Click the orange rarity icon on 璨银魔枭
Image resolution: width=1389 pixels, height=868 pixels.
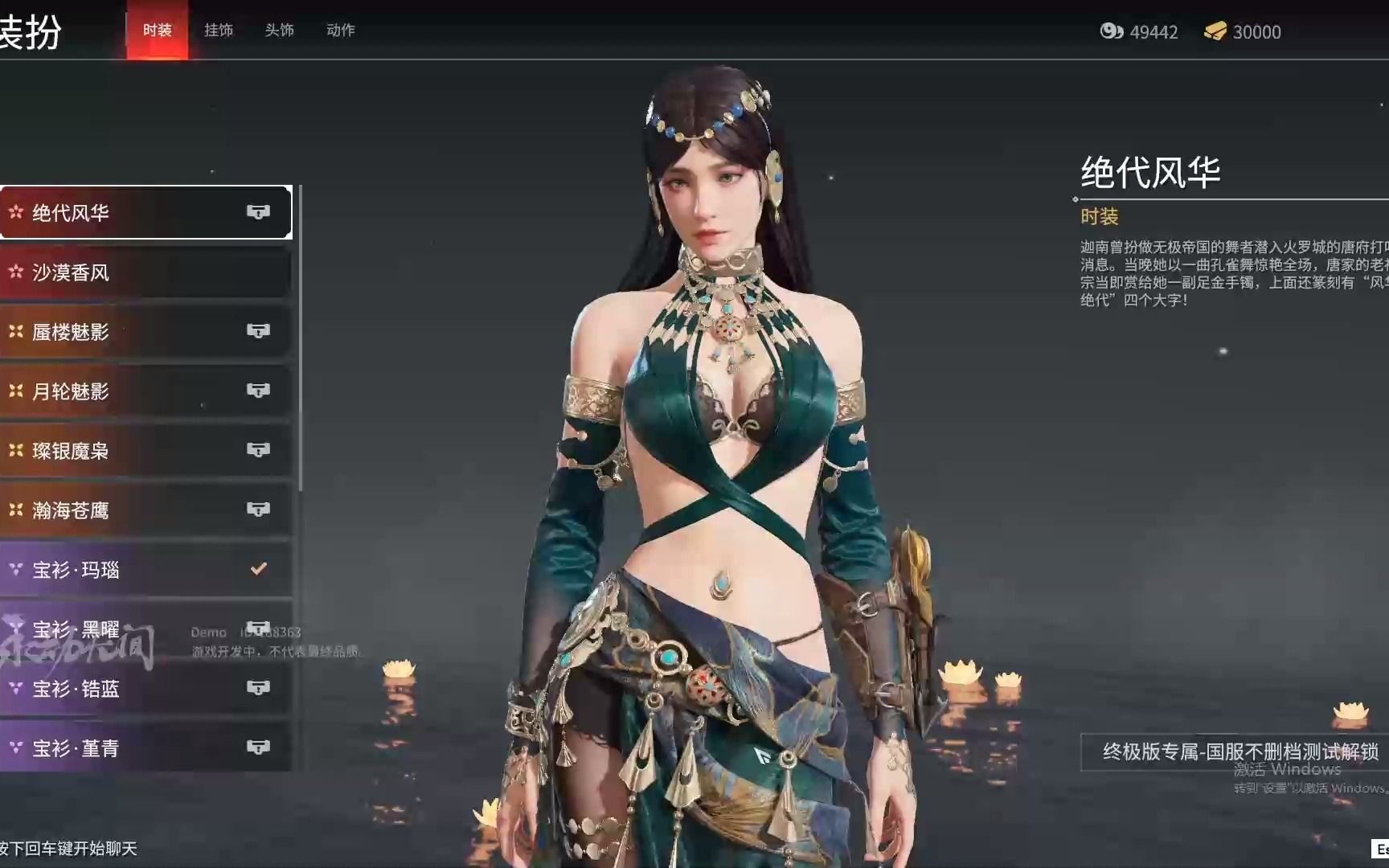pos(14,449)
